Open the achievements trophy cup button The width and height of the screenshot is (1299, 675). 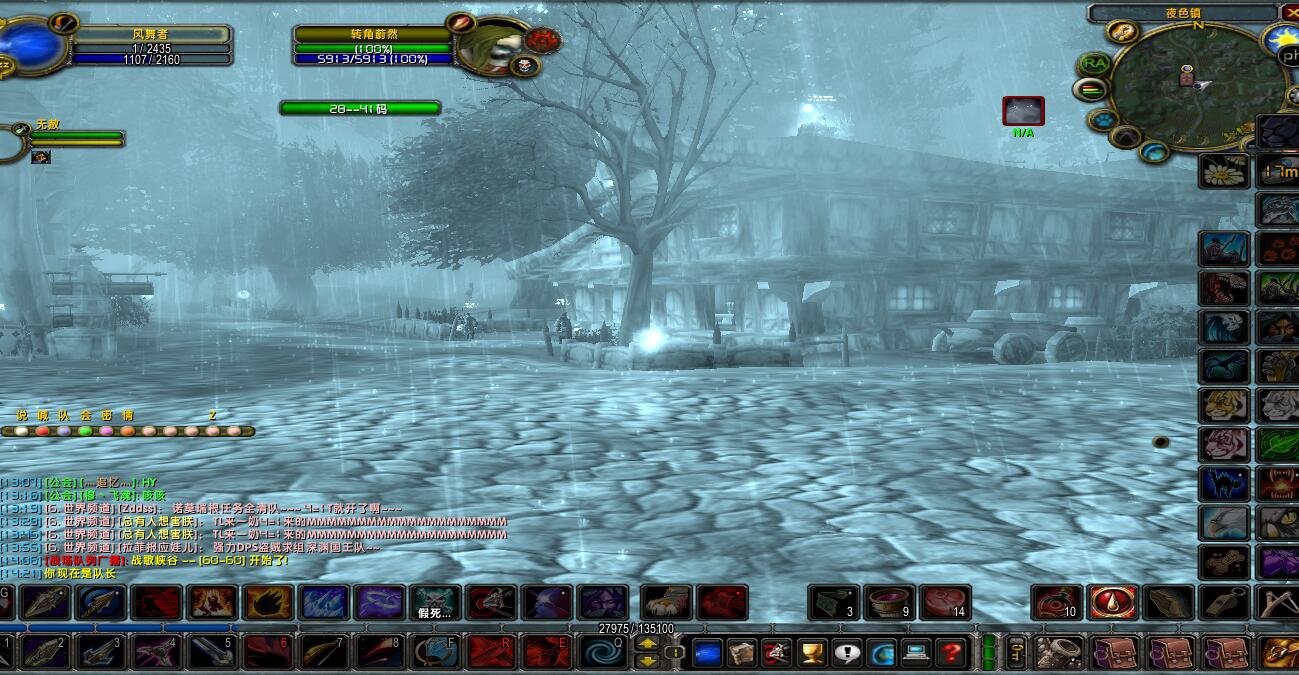click(813, 653)
